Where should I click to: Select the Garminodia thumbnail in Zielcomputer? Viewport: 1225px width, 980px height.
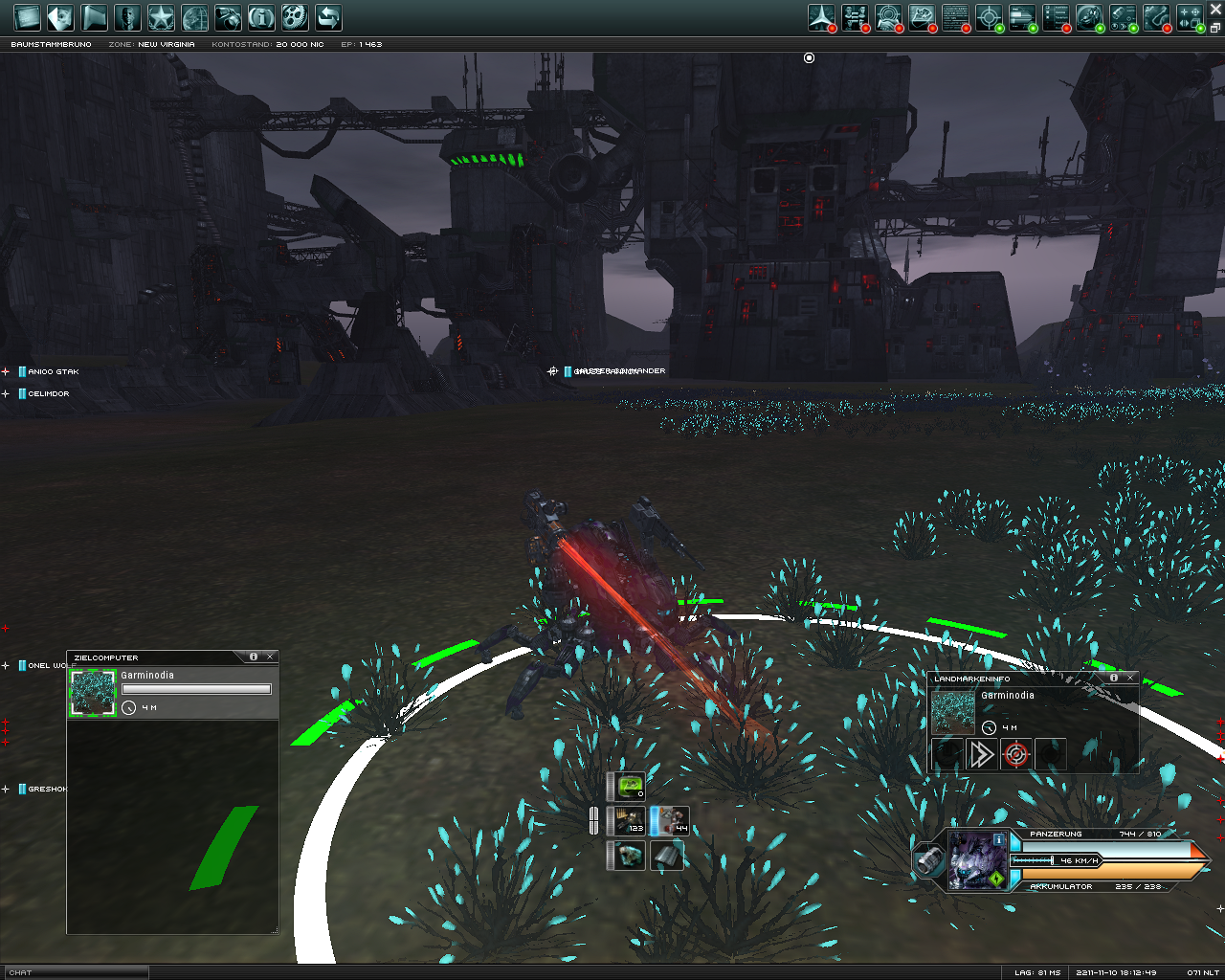93,692
